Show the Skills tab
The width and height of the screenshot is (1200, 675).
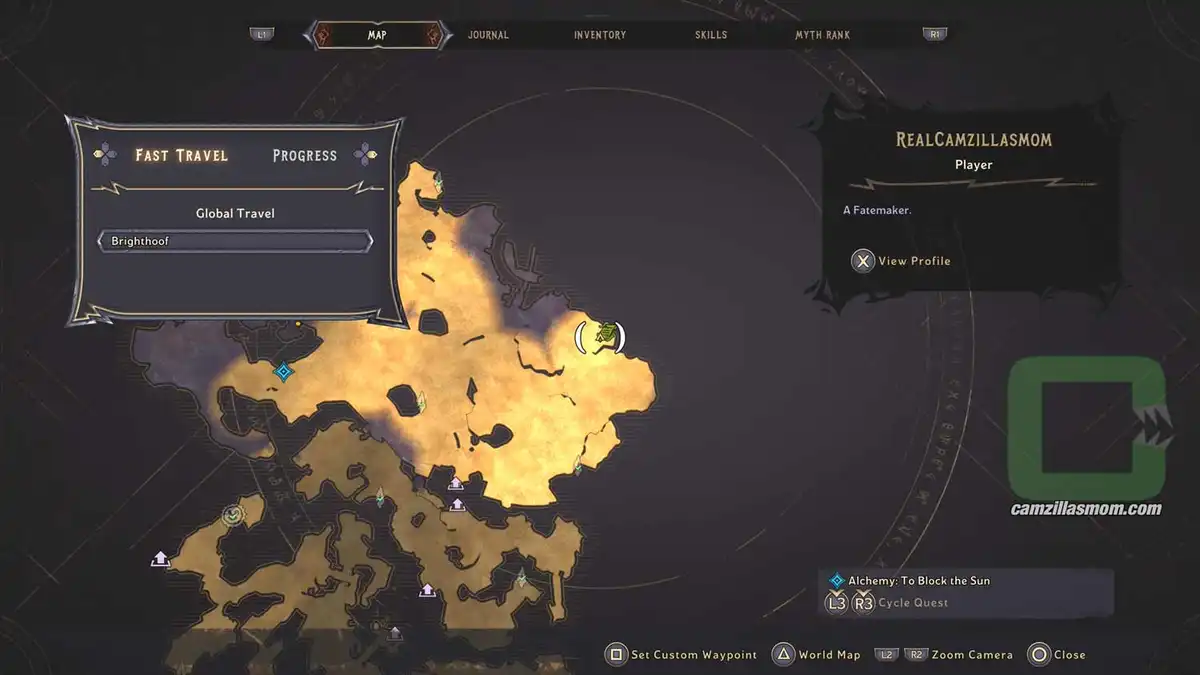coord(711,35)
